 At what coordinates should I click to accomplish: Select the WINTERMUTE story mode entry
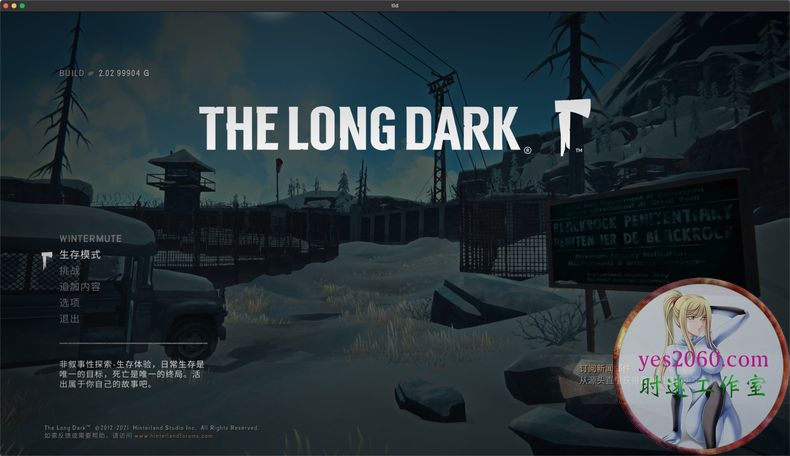pos(90,239)
